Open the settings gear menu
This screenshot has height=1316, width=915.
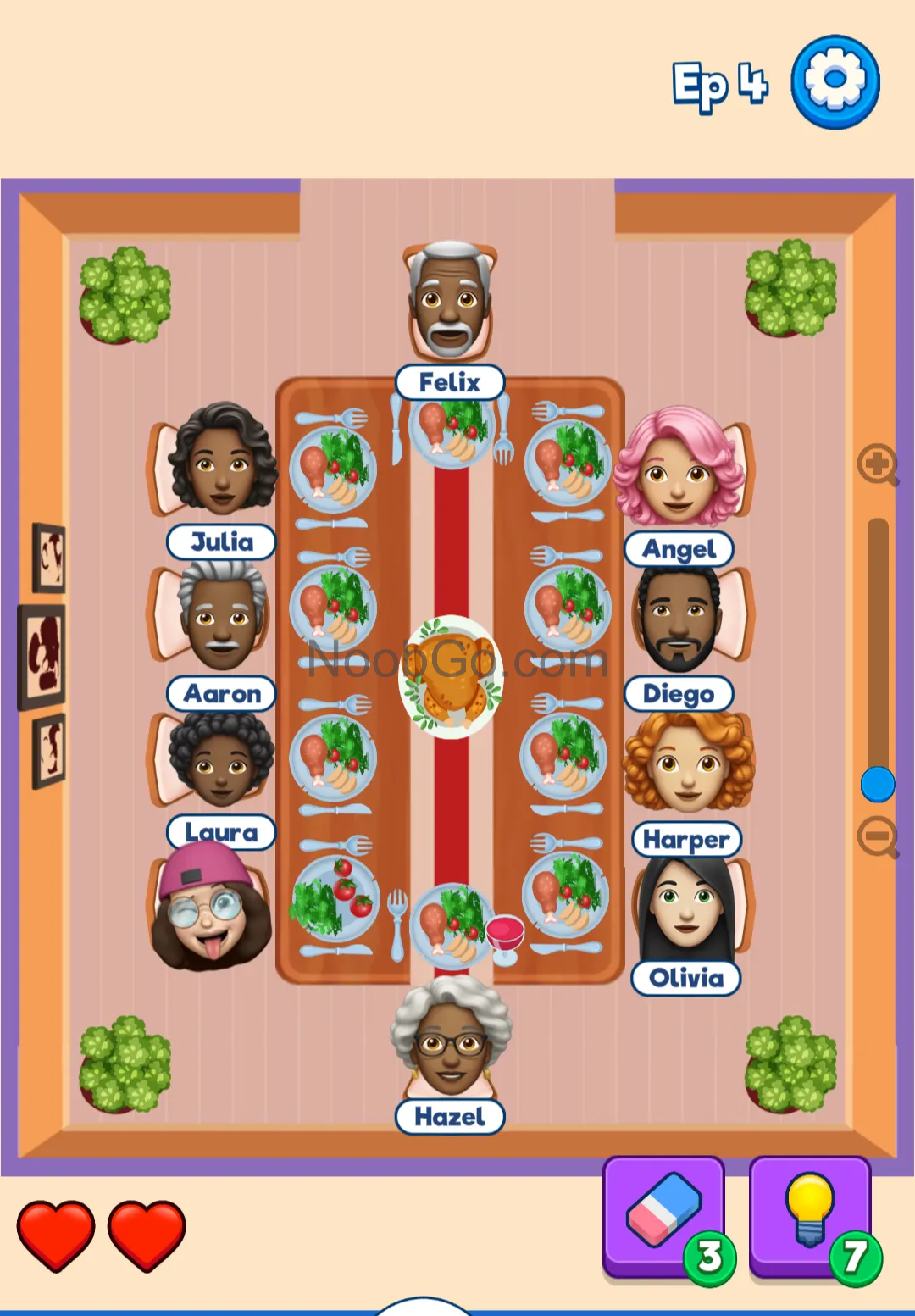pyautogui.click(x=835, y=82)
